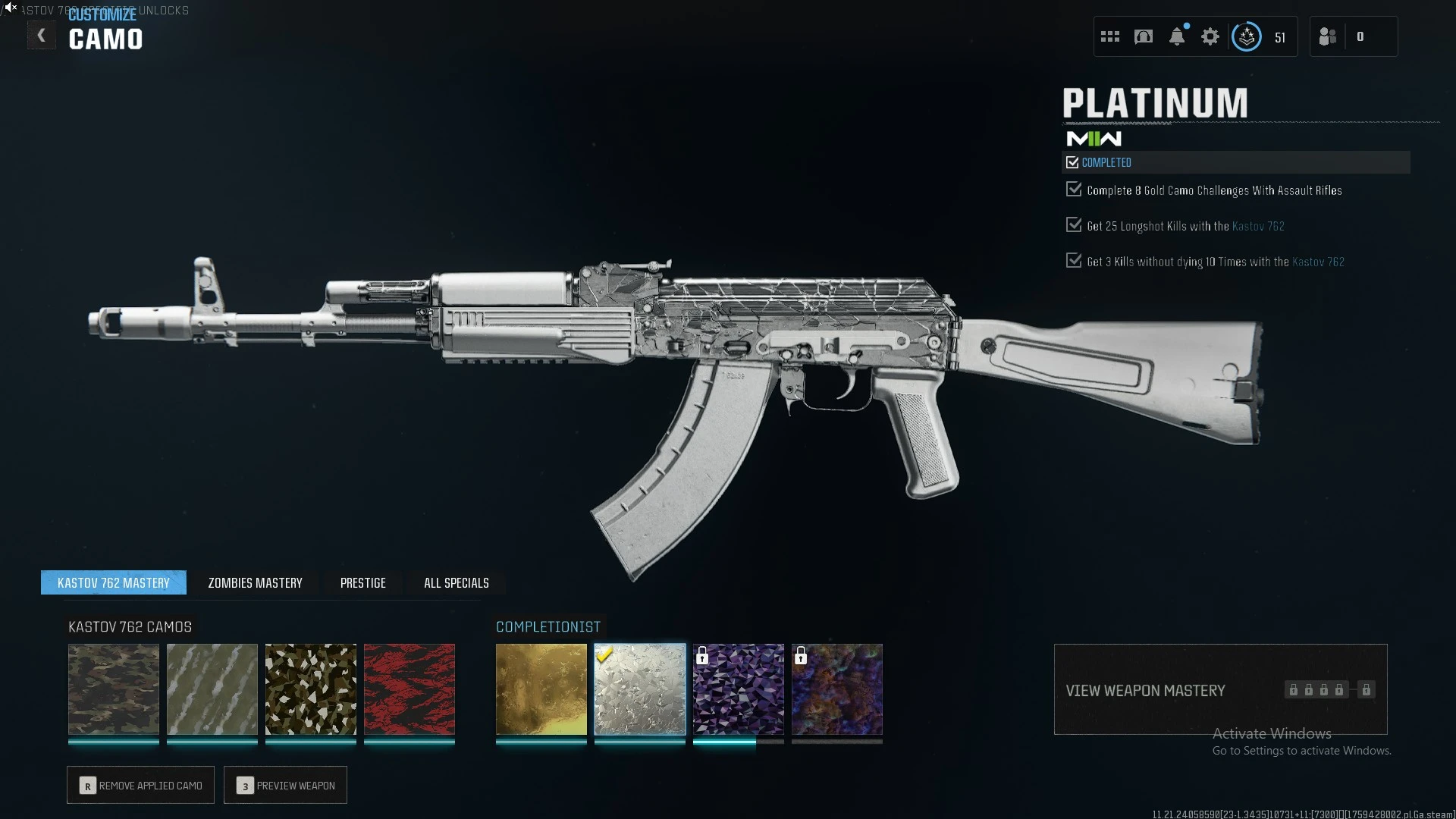1456x819 pixels.
Task: Switch to the Zombies Mastery tab
Action: coord(255,582)
